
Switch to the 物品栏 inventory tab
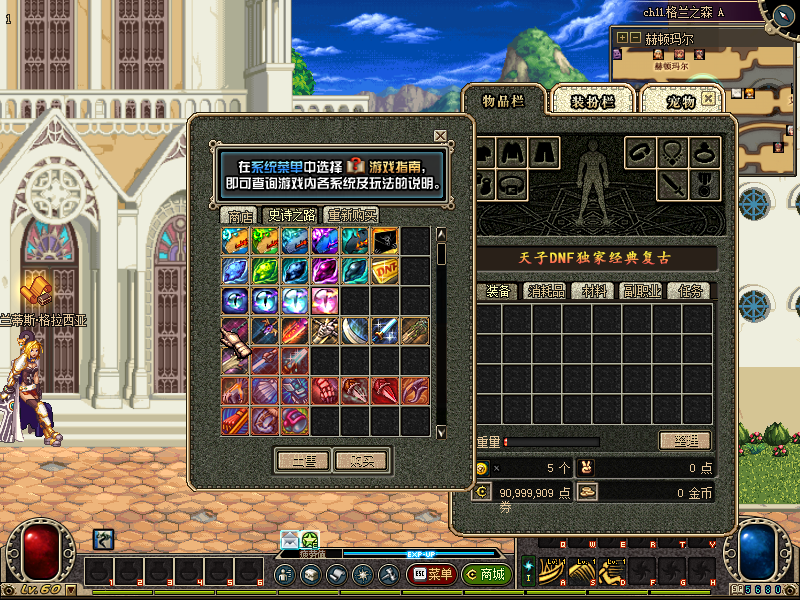click(x=503, y=100)
